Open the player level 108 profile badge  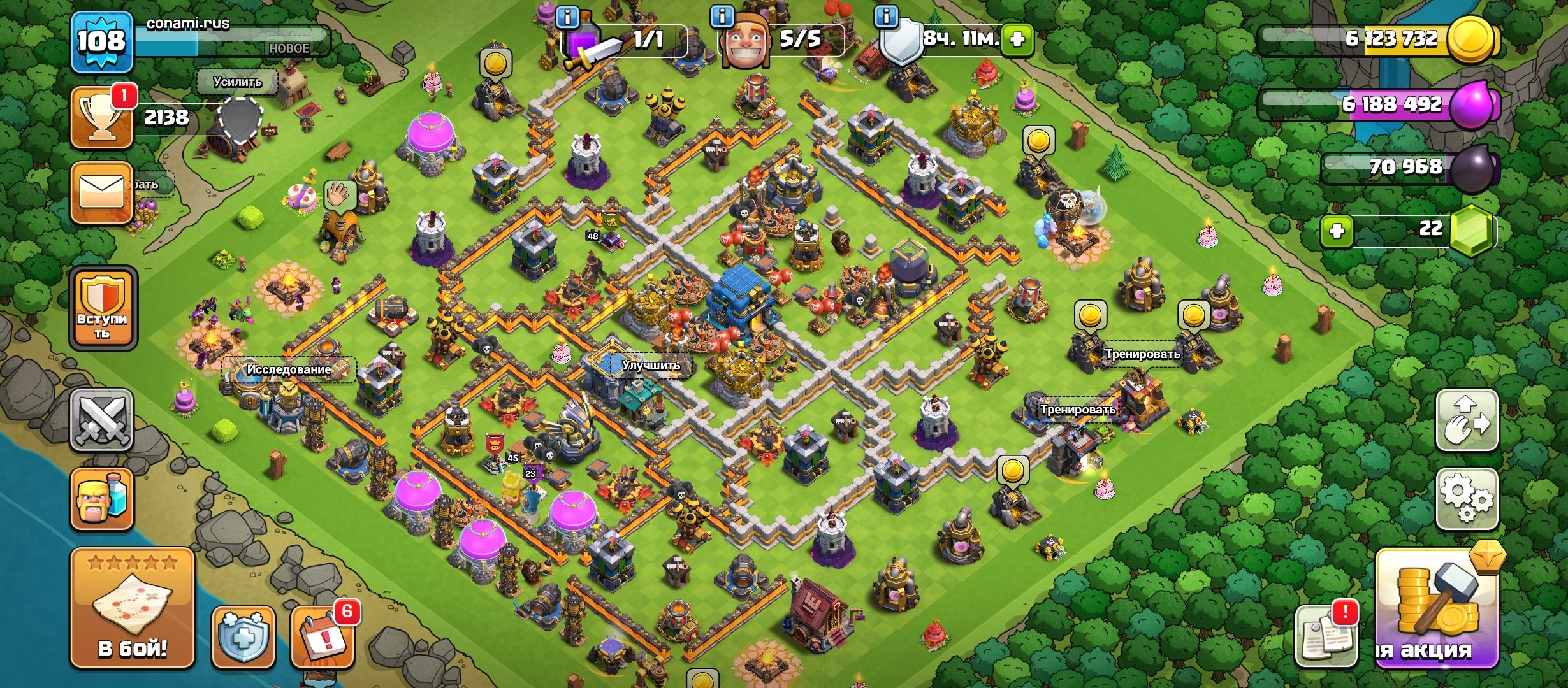[x=102, y=42]
